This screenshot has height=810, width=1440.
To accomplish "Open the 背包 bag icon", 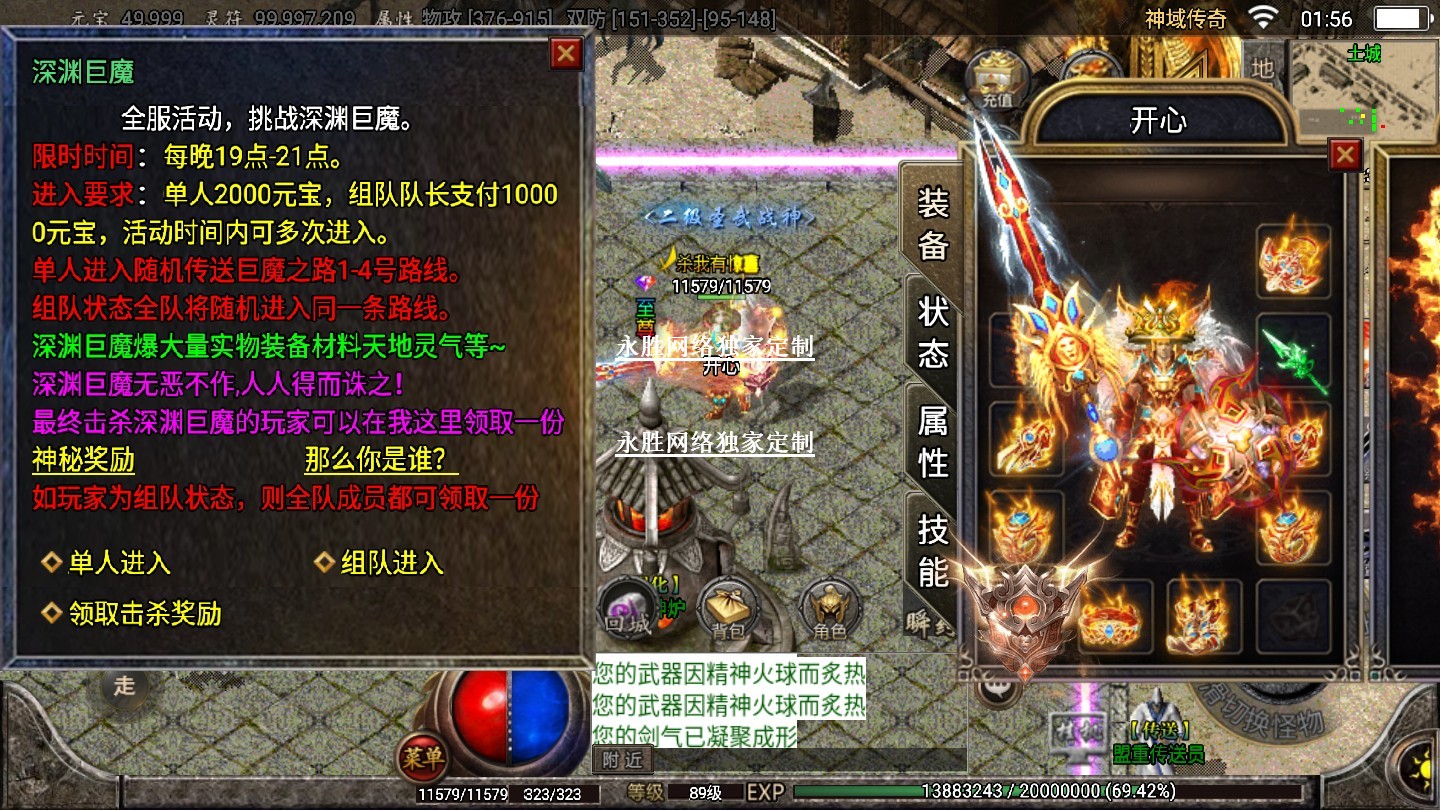I will (728, 609).
